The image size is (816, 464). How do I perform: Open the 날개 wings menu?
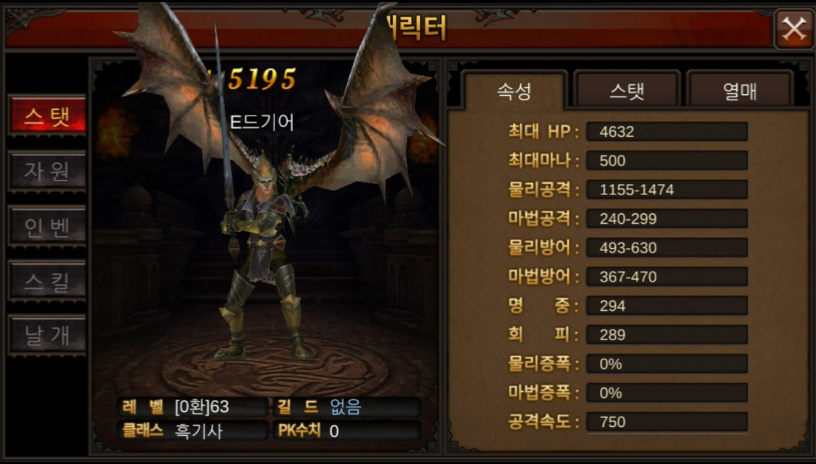[47, 336]
